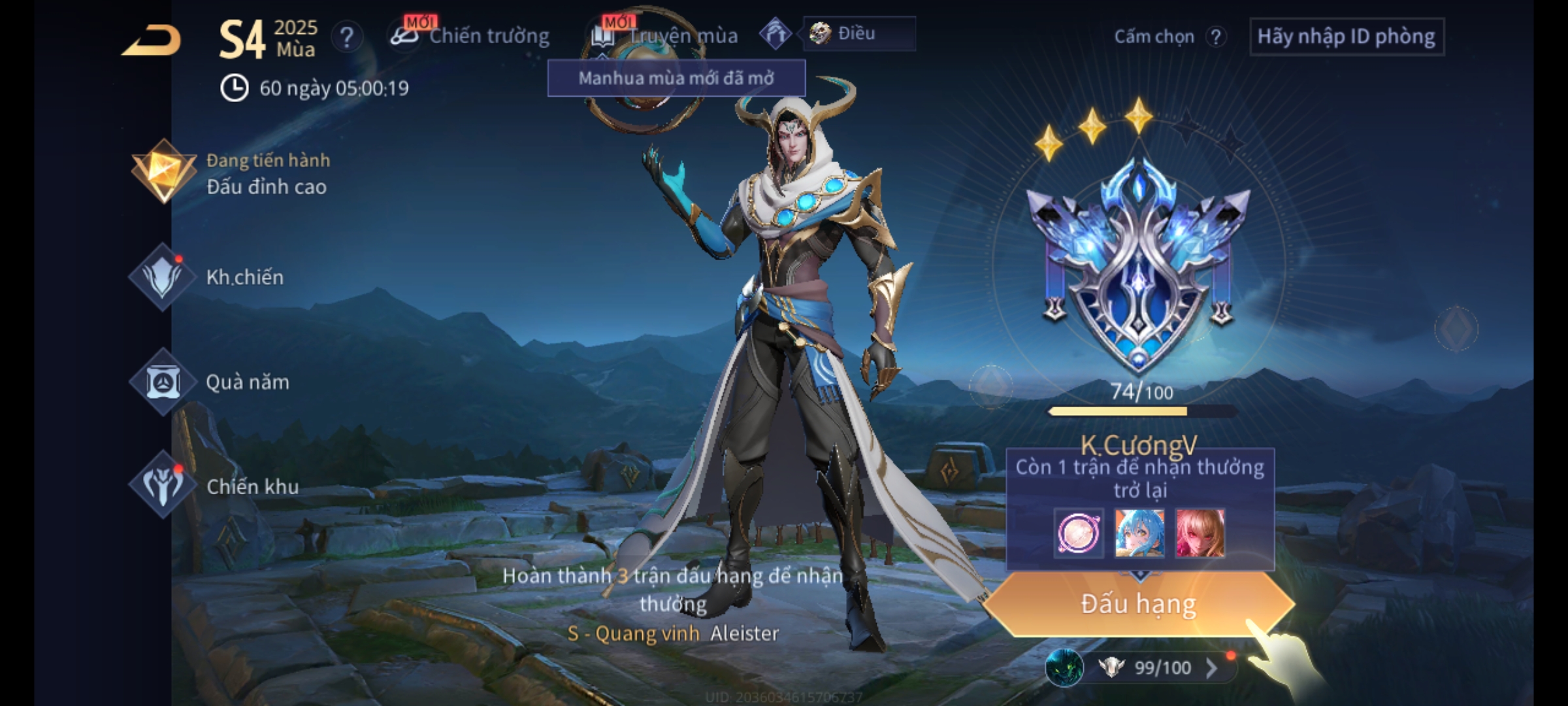Viewport: 1568px width, 706px height.
Task: Select the Điều dropdown near the top
Action: pyautogui.click(x=858, y=34)
